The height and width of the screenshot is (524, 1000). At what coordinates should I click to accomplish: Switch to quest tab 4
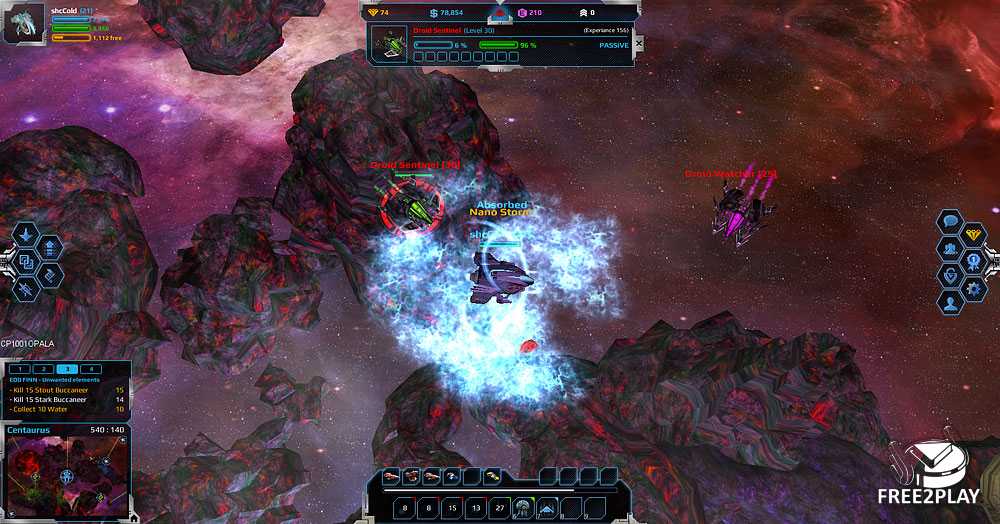click(x=90, y=369)
